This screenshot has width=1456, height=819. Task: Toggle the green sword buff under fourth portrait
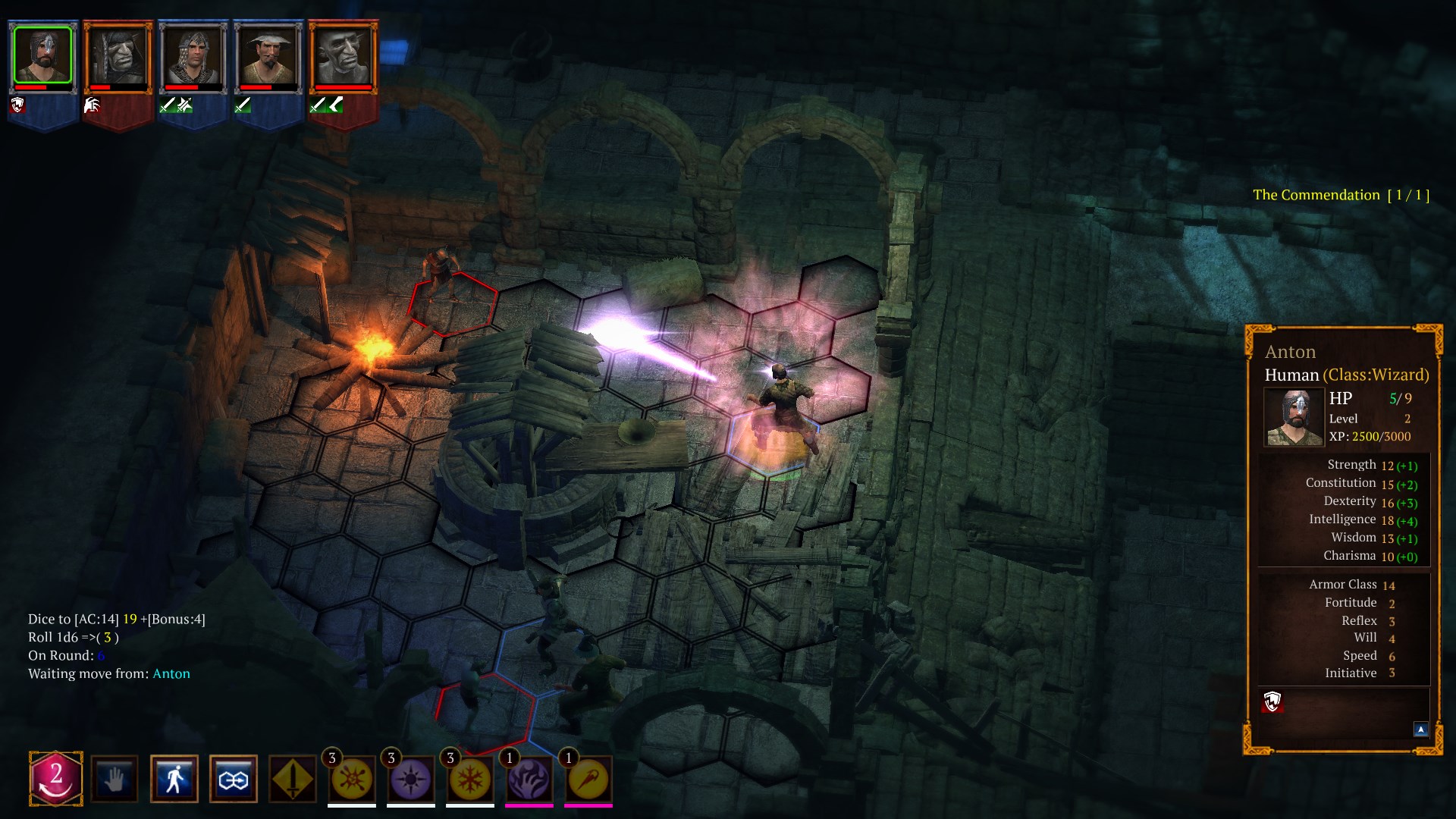tap(244, 106)
